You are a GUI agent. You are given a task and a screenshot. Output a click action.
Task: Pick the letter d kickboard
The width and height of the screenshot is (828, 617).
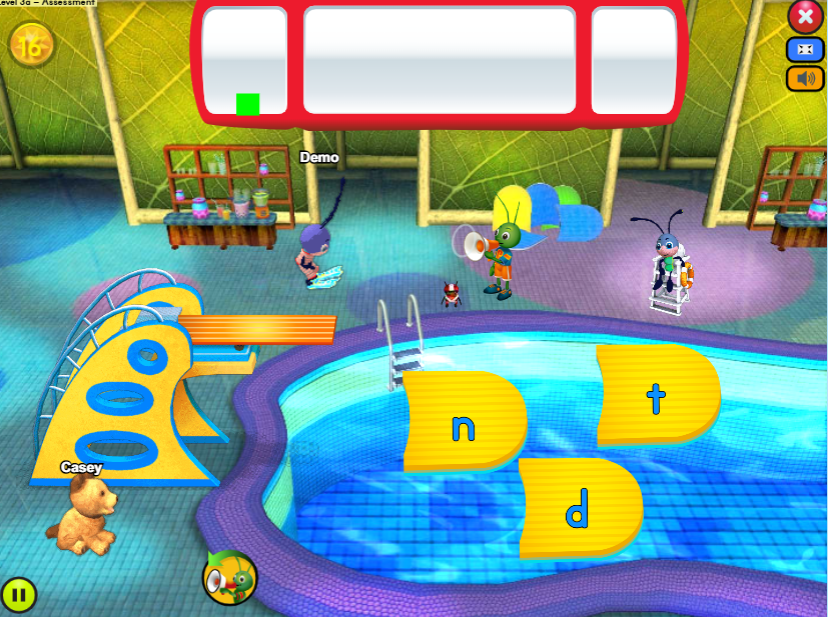[x=578, y=508]
